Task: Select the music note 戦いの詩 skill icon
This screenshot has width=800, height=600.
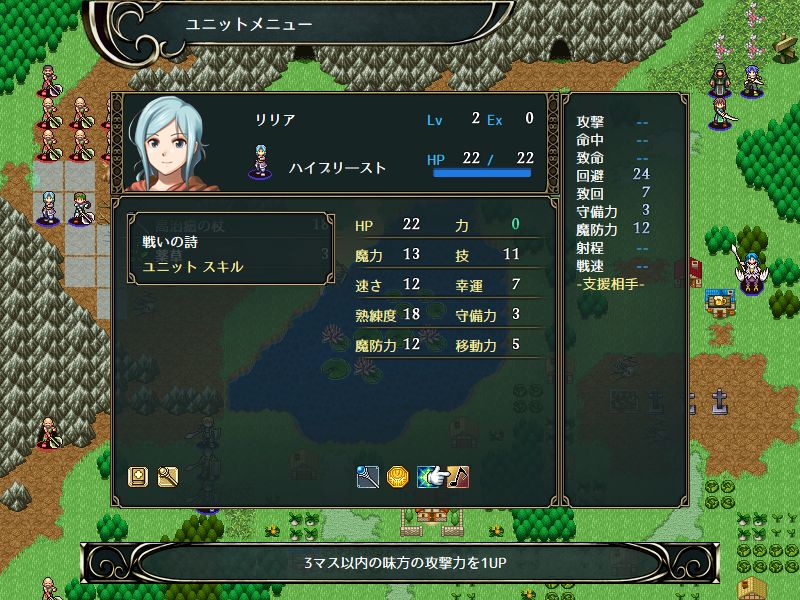Action: coord(458,477)
